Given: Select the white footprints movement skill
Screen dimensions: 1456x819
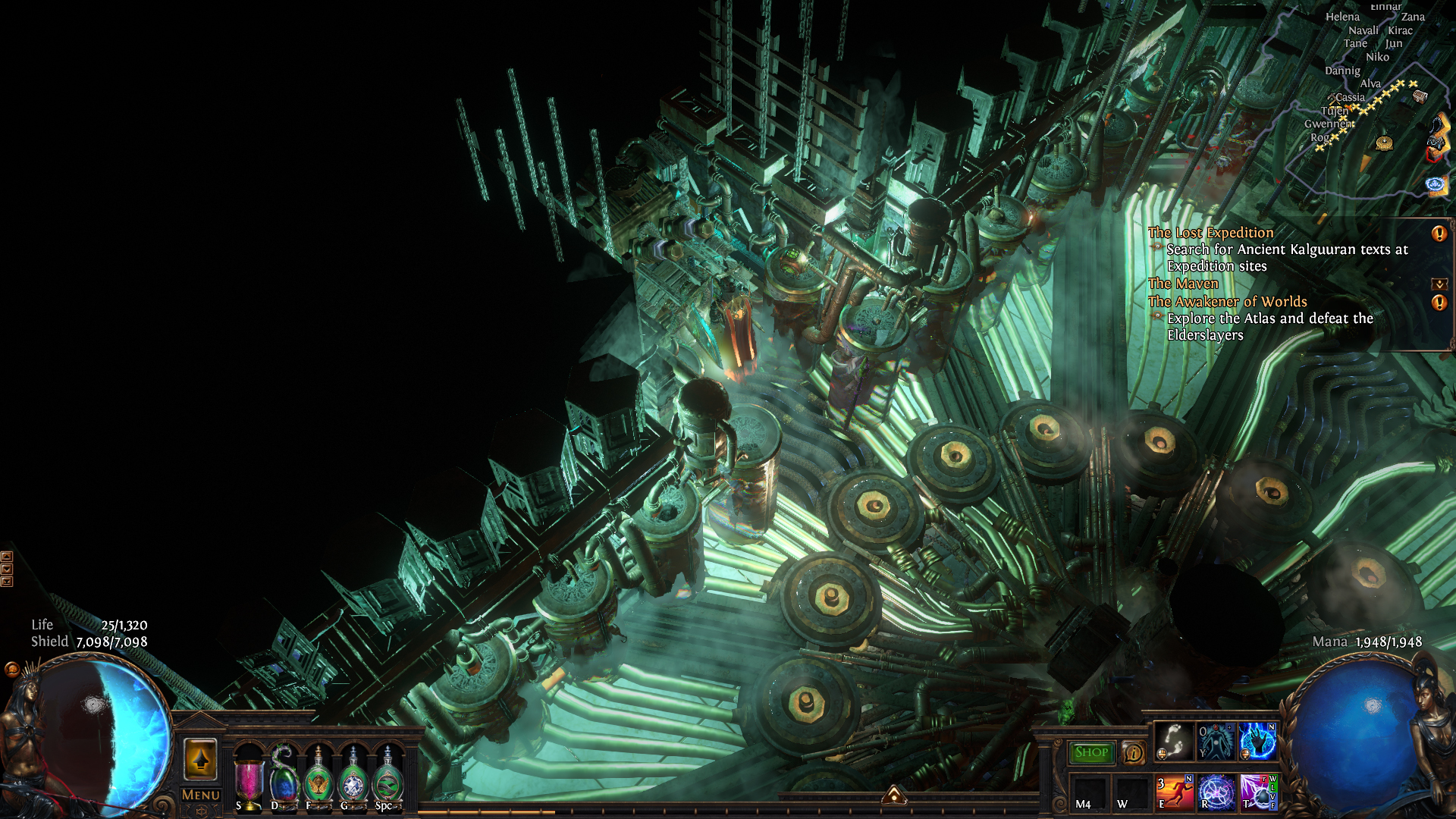Looking at the screenshot, I should click(1173, 741).
